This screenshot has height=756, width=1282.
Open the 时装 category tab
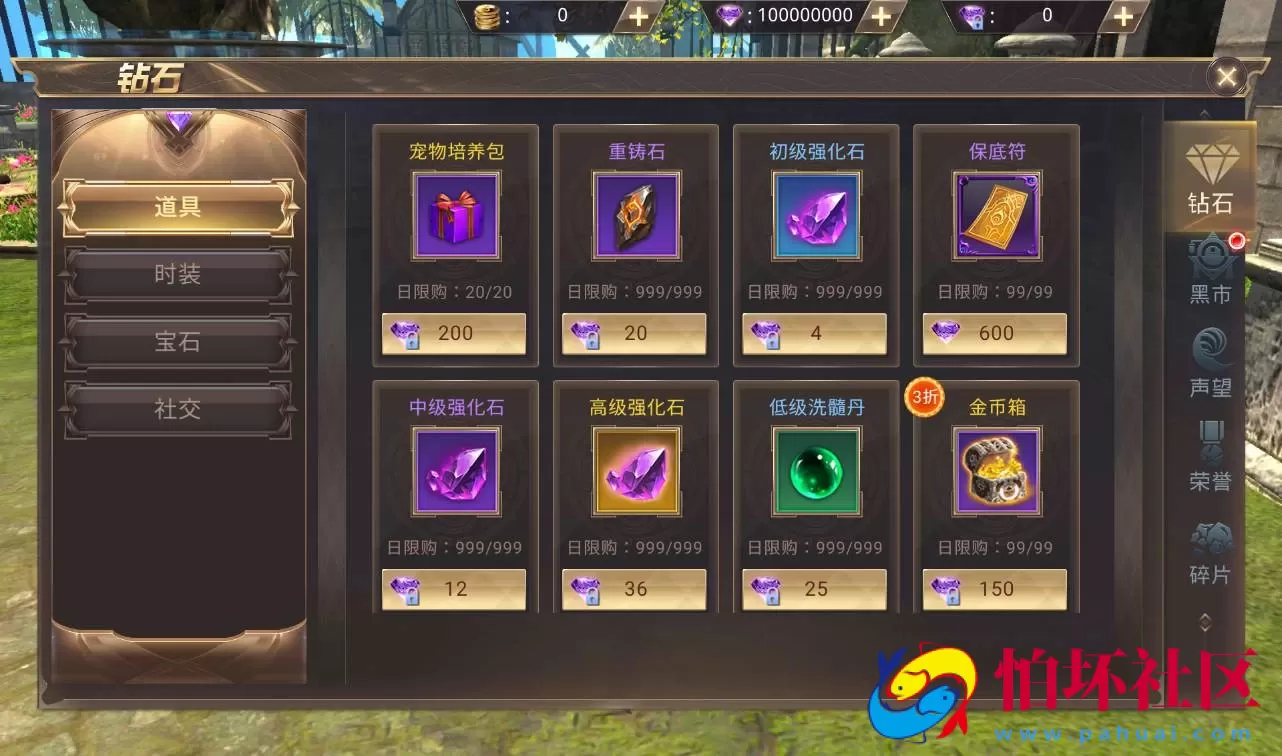[x=177, y=274]
